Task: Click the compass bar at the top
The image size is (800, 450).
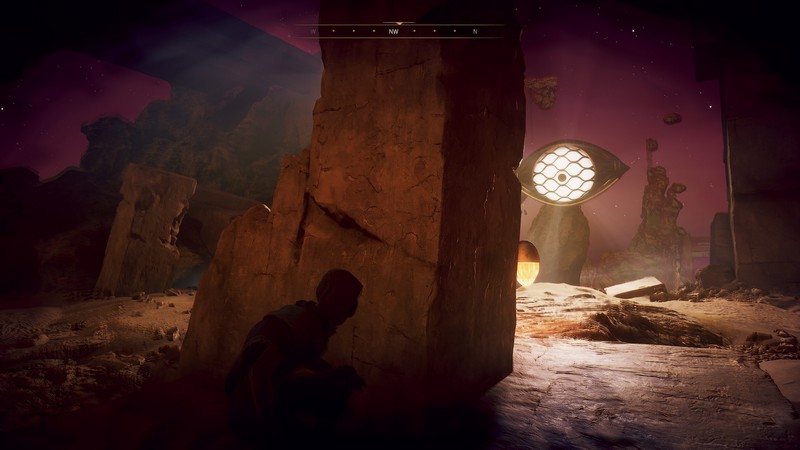Action: [x=400, y=30]
